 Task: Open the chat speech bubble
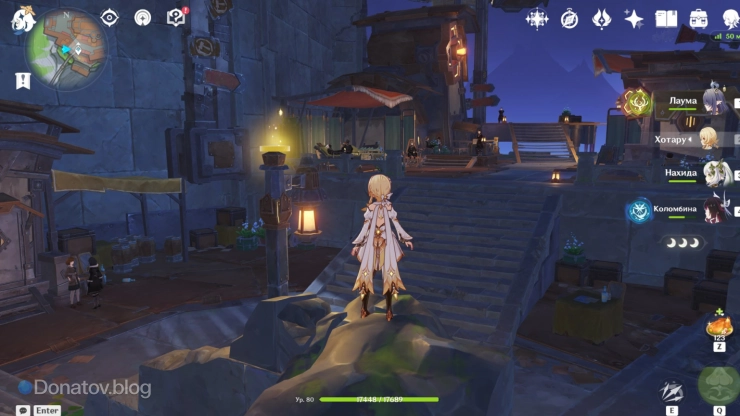click(23, 409)
